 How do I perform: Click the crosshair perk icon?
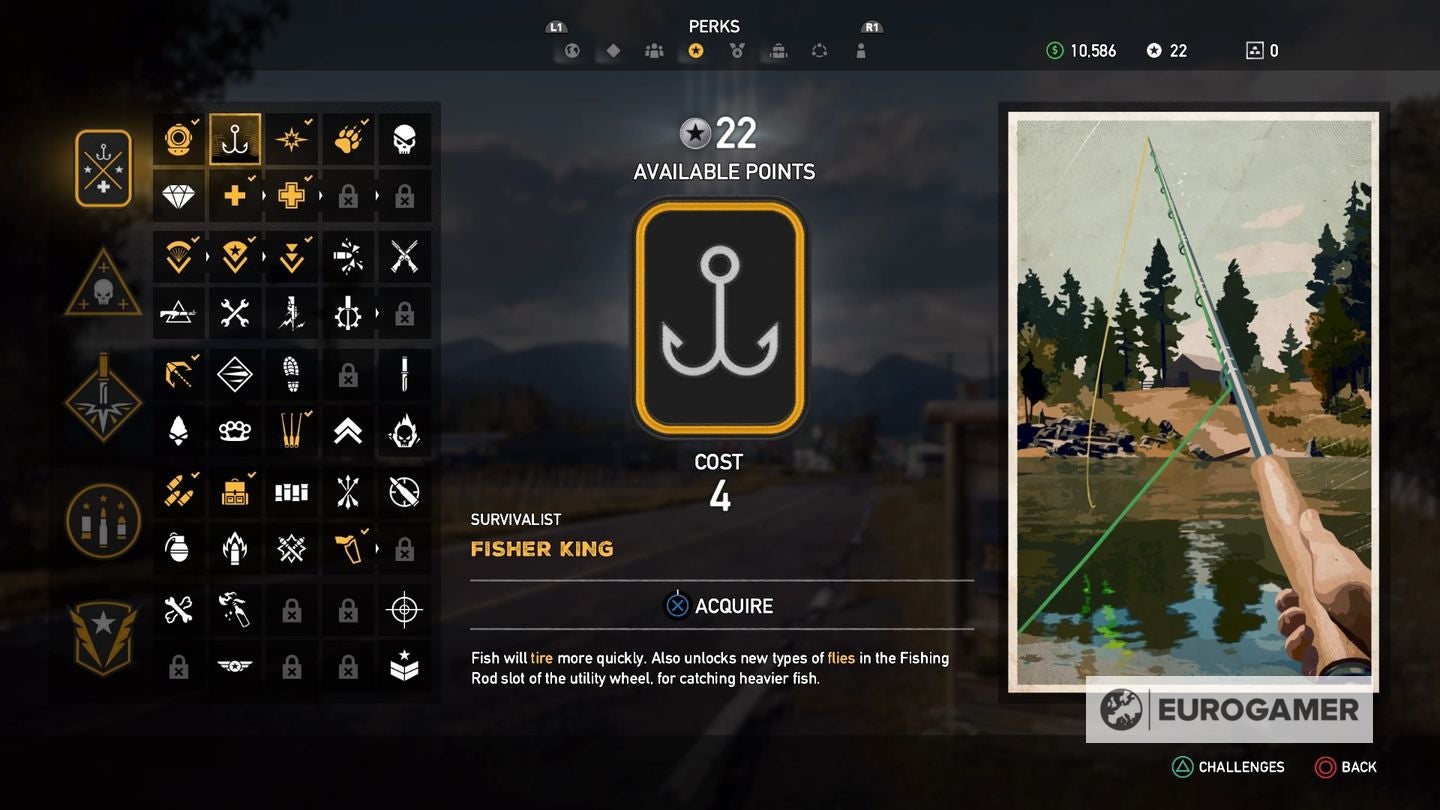pos(404,608)
